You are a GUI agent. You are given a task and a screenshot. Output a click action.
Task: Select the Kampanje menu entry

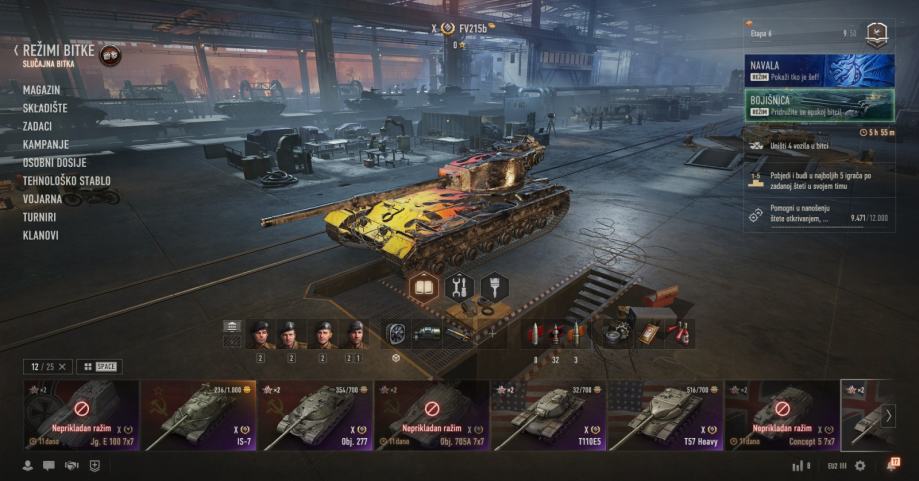(x=44, y=144)
